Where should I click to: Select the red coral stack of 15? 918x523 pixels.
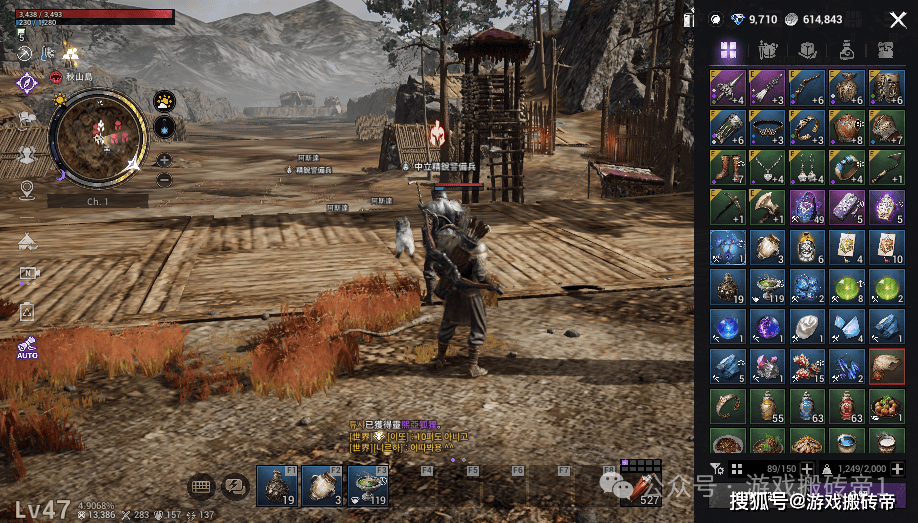click(x=806, y=367)
